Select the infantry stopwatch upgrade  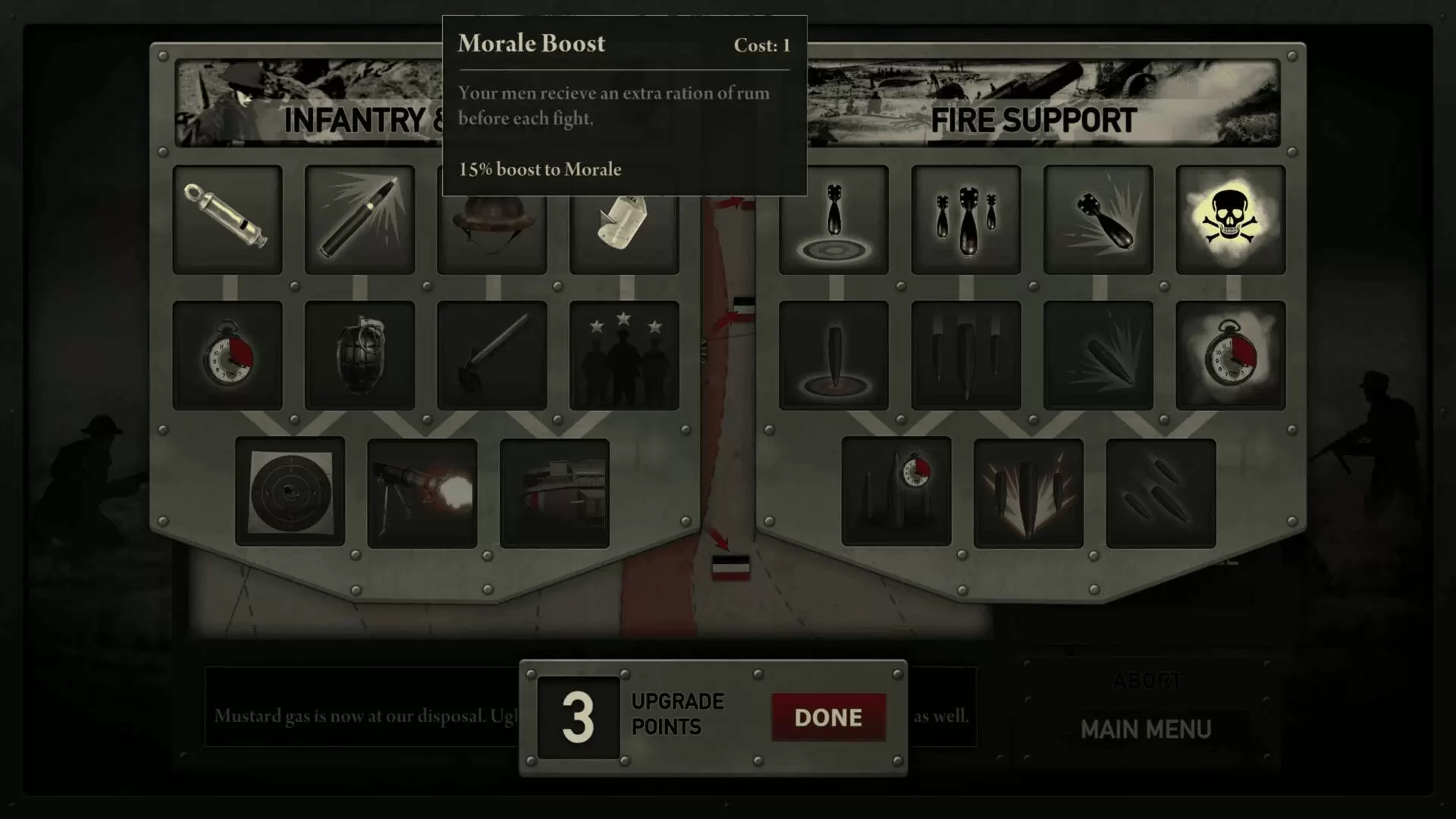(x=227, y=355)
